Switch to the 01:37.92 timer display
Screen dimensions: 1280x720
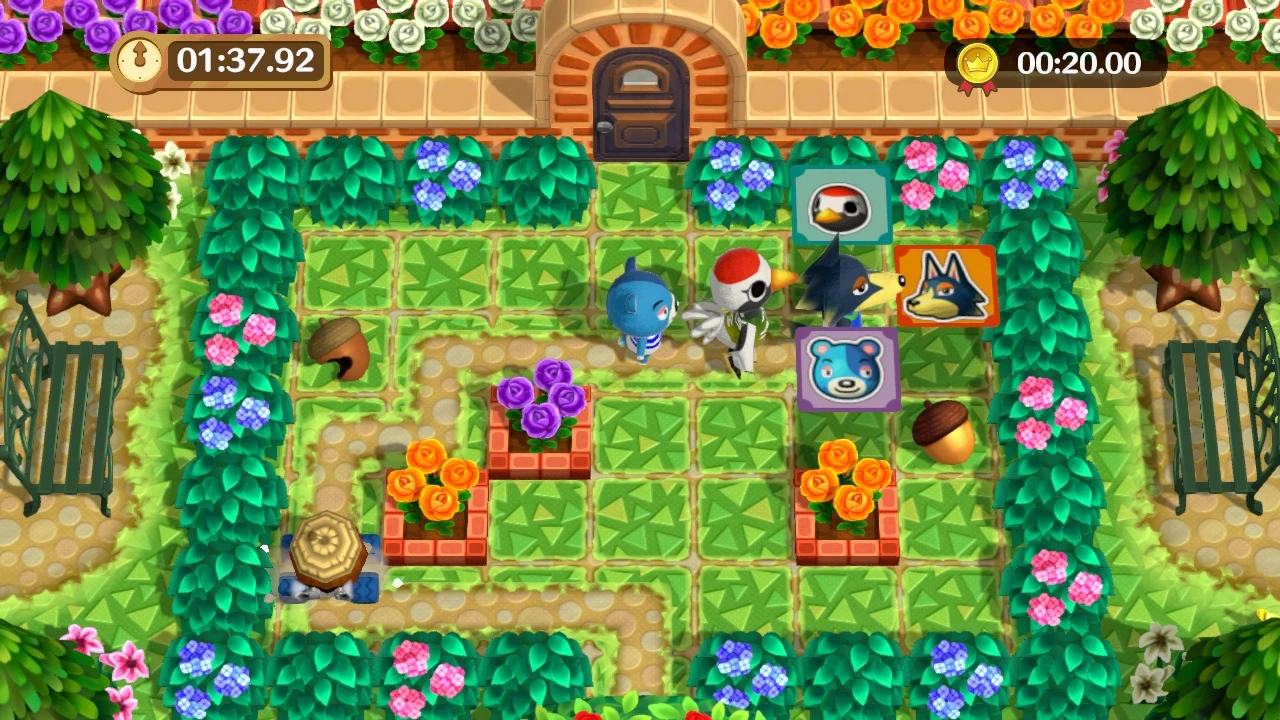(x=239, y=63)
